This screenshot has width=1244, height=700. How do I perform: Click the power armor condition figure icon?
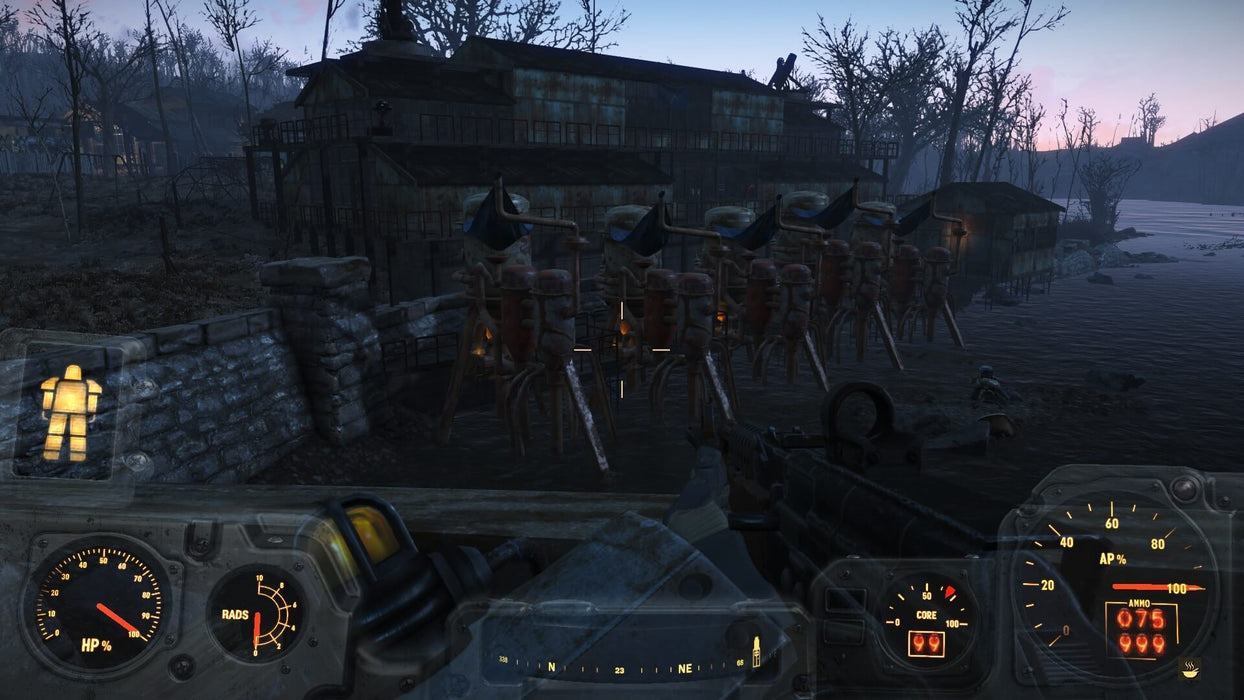(70, 412)
